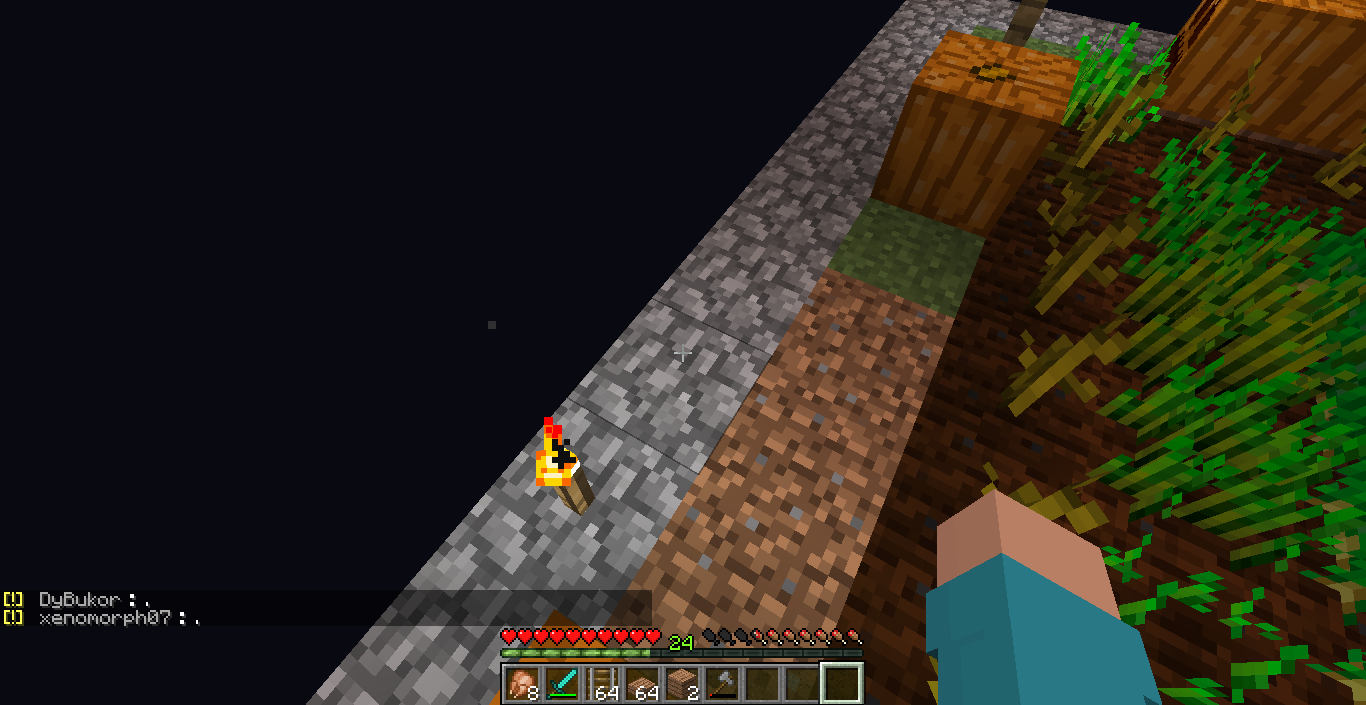Choose the ladder stack in the hotbar

[601, 684]
